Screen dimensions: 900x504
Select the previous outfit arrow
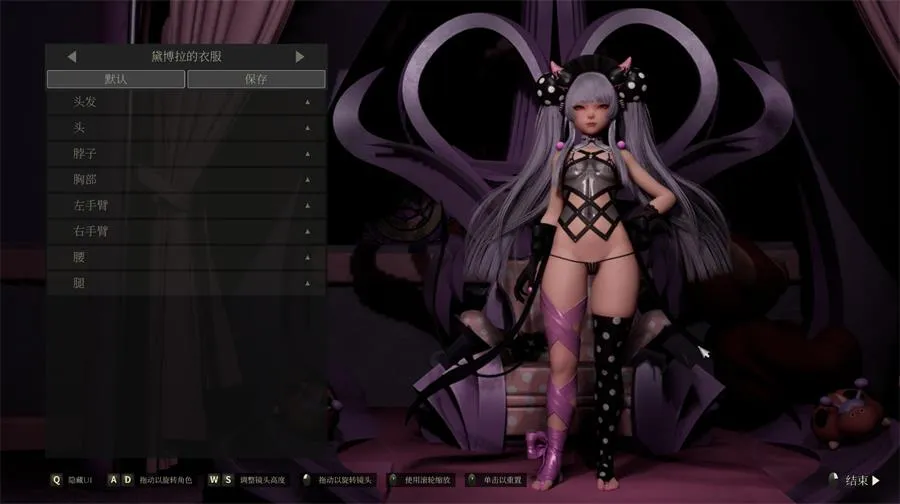[72, 57]
